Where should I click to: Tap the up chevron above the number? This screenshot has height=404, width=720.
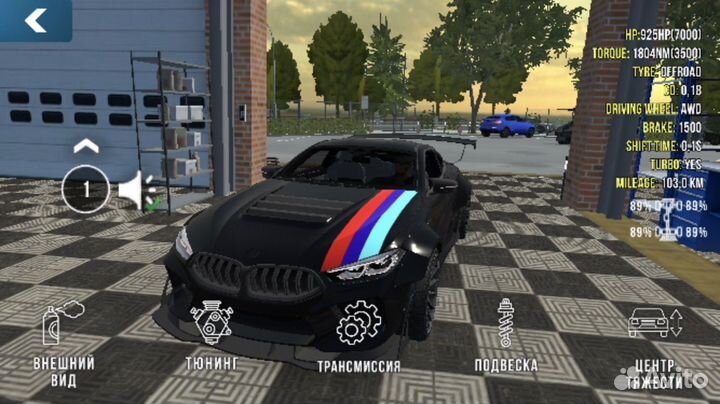87,146
